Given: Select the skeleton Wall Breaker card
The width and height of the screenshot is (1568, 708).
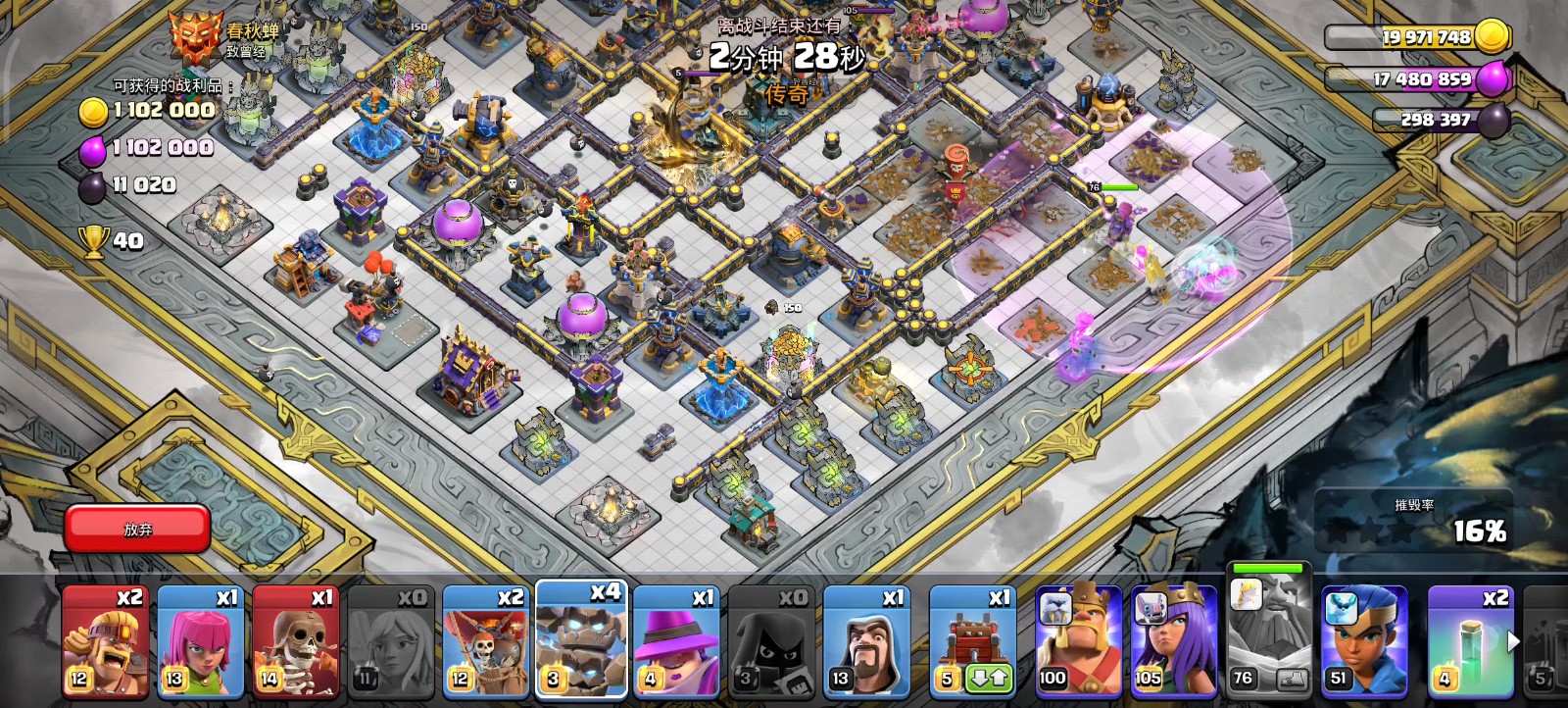Looking at the screenshot, I should coord(295,642).
